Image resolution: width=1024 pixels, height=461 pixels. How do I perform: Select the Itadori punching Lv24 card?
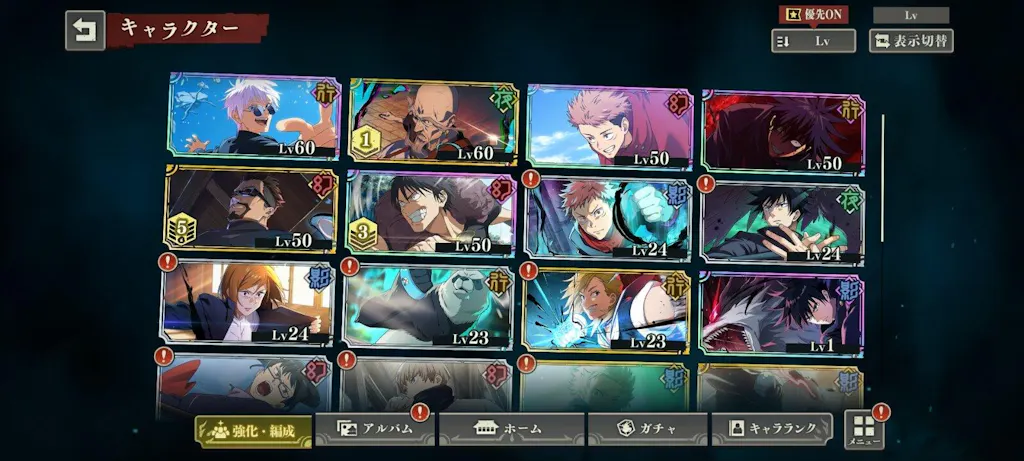[609, 219]
